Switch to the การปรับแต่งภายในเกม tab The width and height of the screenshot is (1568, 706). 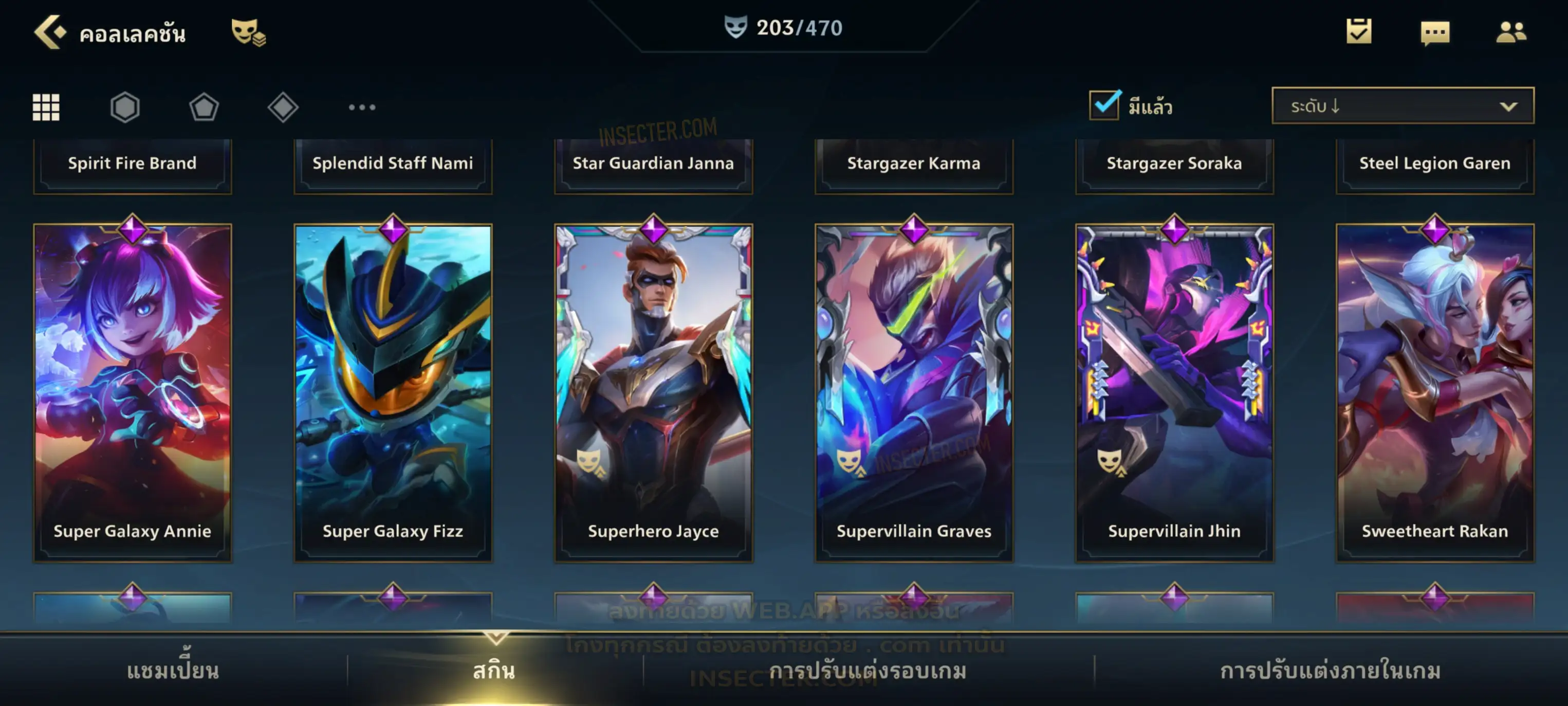click(x=1330, y=670)
